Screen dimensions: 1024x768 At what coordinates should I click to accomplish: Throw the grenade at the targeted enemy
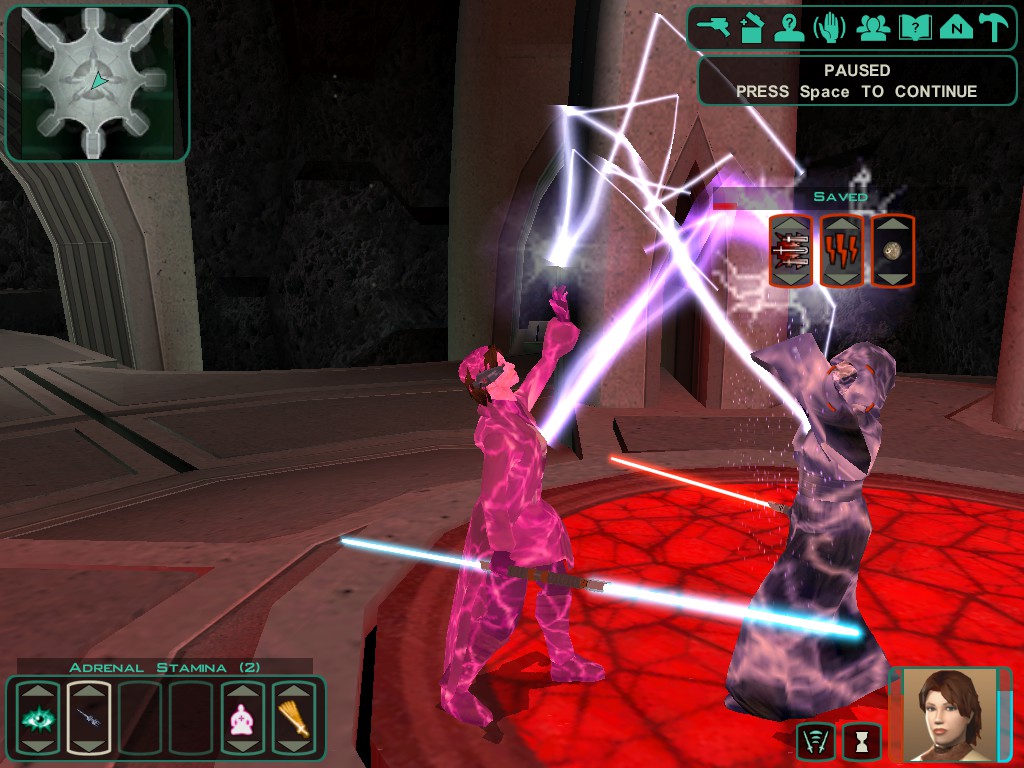tap(893, 251)
